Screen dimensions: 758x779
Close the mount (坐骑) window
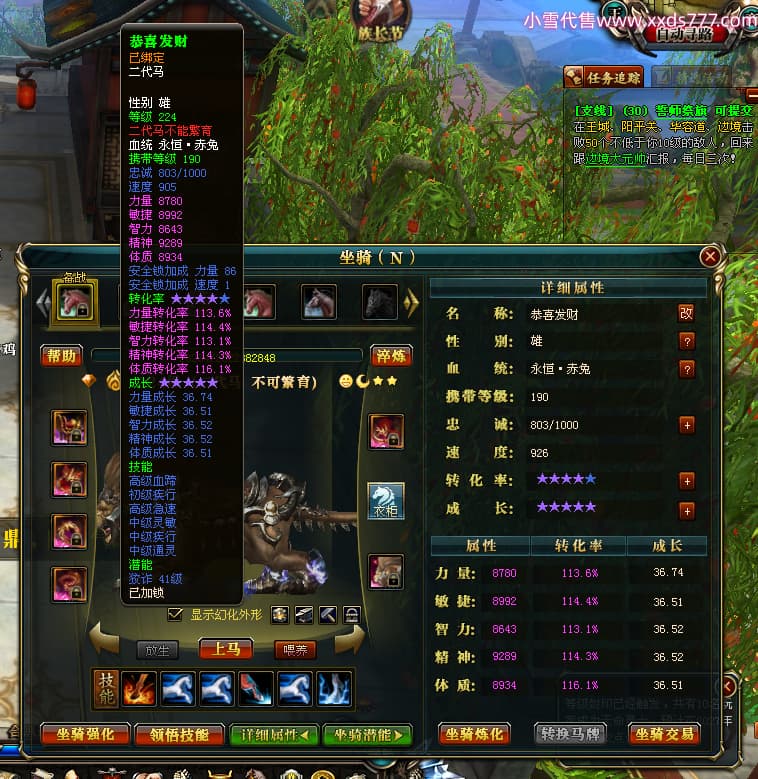pyautogui.click(x=710, y=257)
